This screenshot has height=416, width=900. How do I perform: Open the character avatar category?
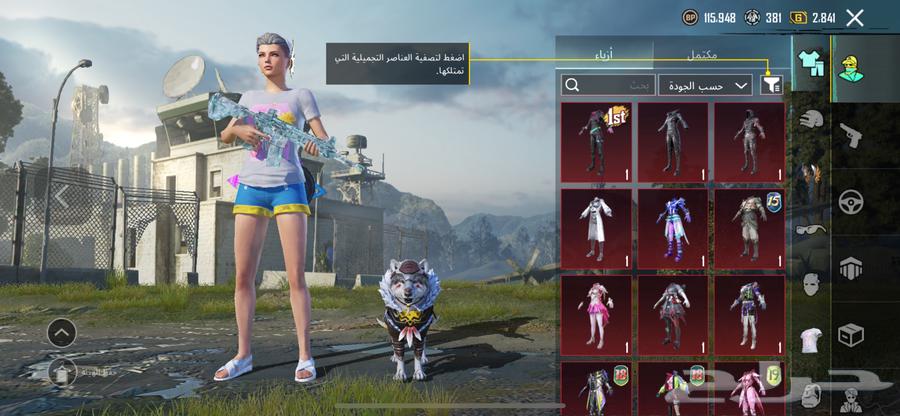(x=853, y=65)
